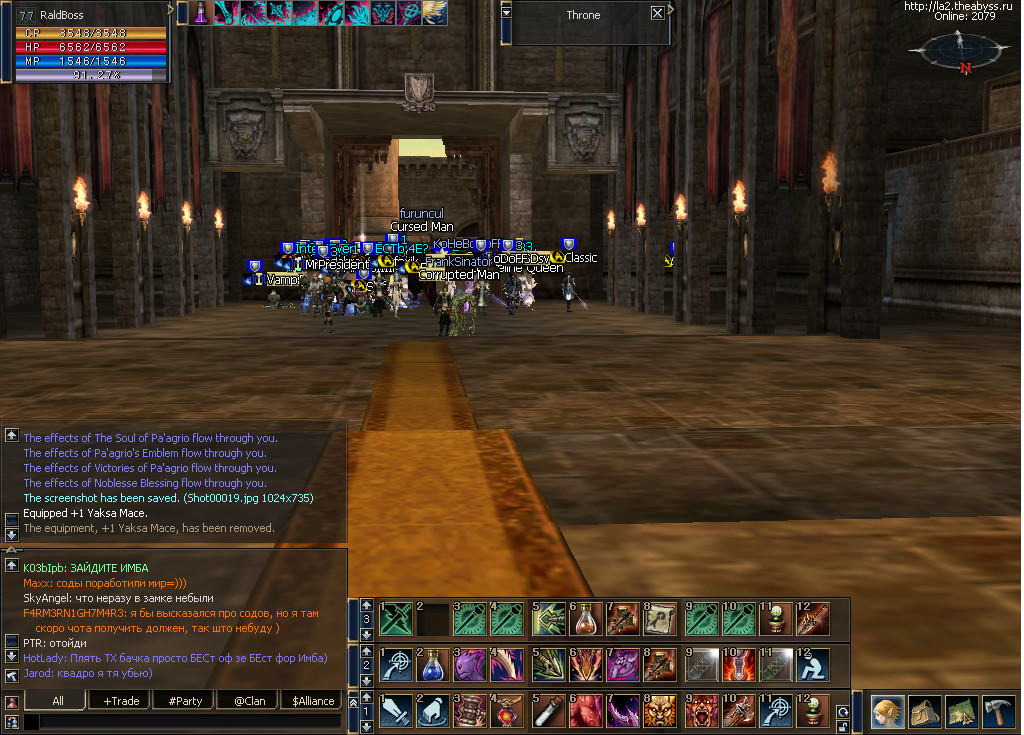Expand the Throne target window dropdown arrow

point(506,12)
